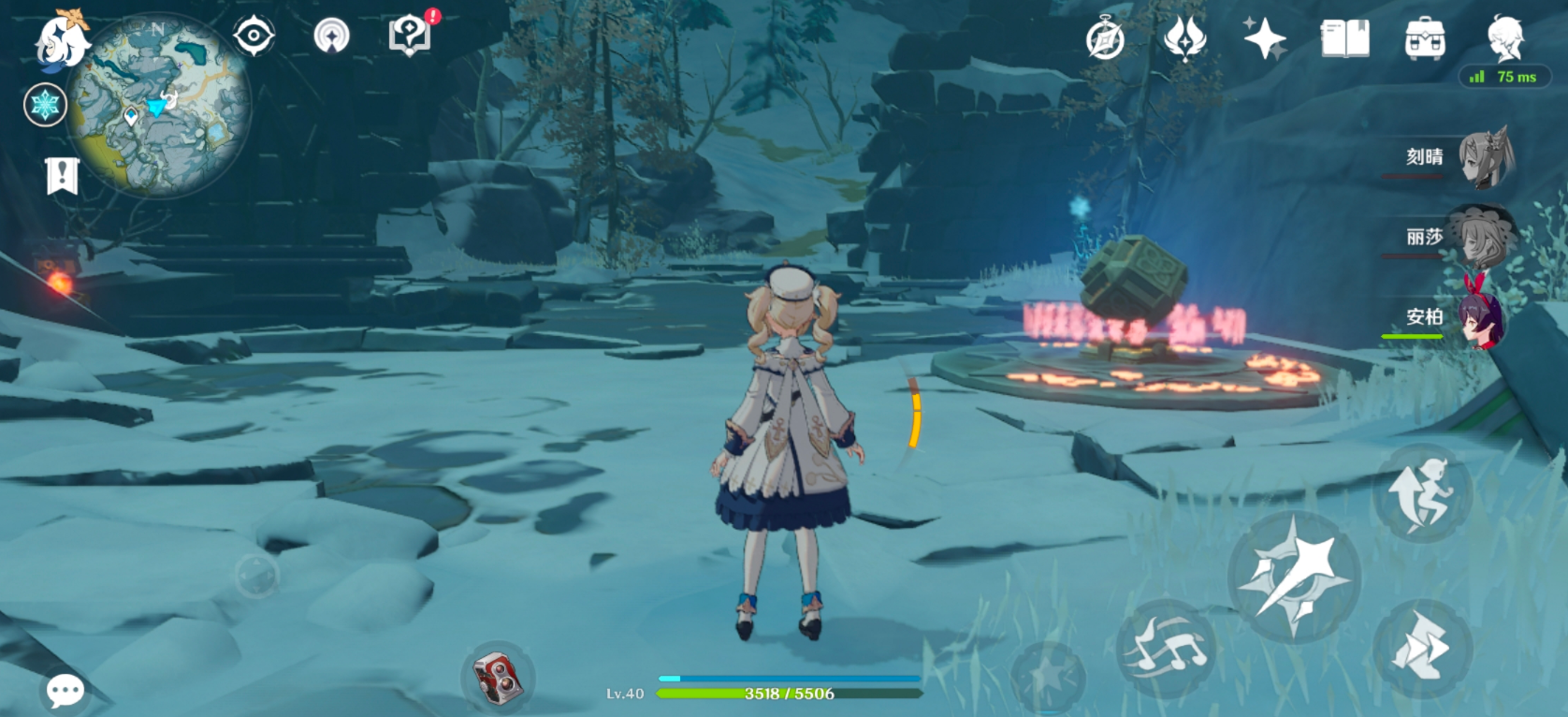
Task: Open the chat speech bubble
Action: coord(65,692)
